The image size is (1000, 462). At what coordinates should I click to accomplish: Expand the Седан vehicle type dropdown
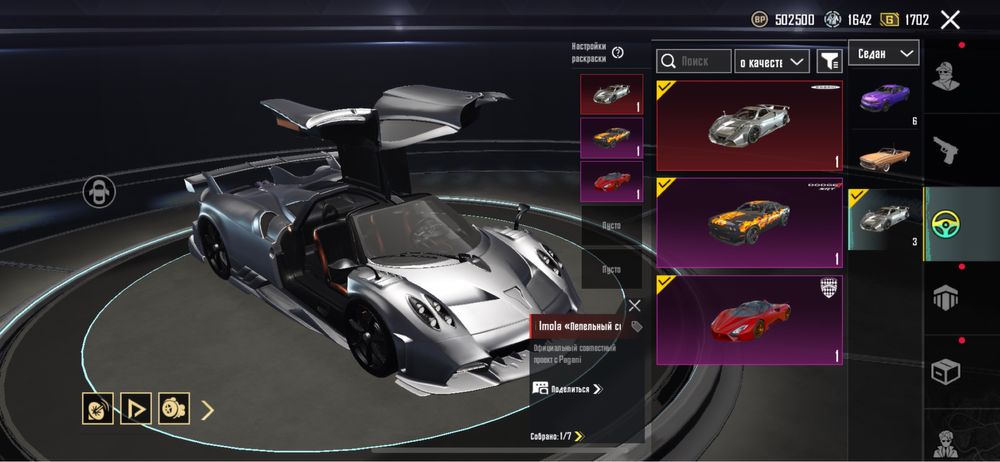pos(883,53)
